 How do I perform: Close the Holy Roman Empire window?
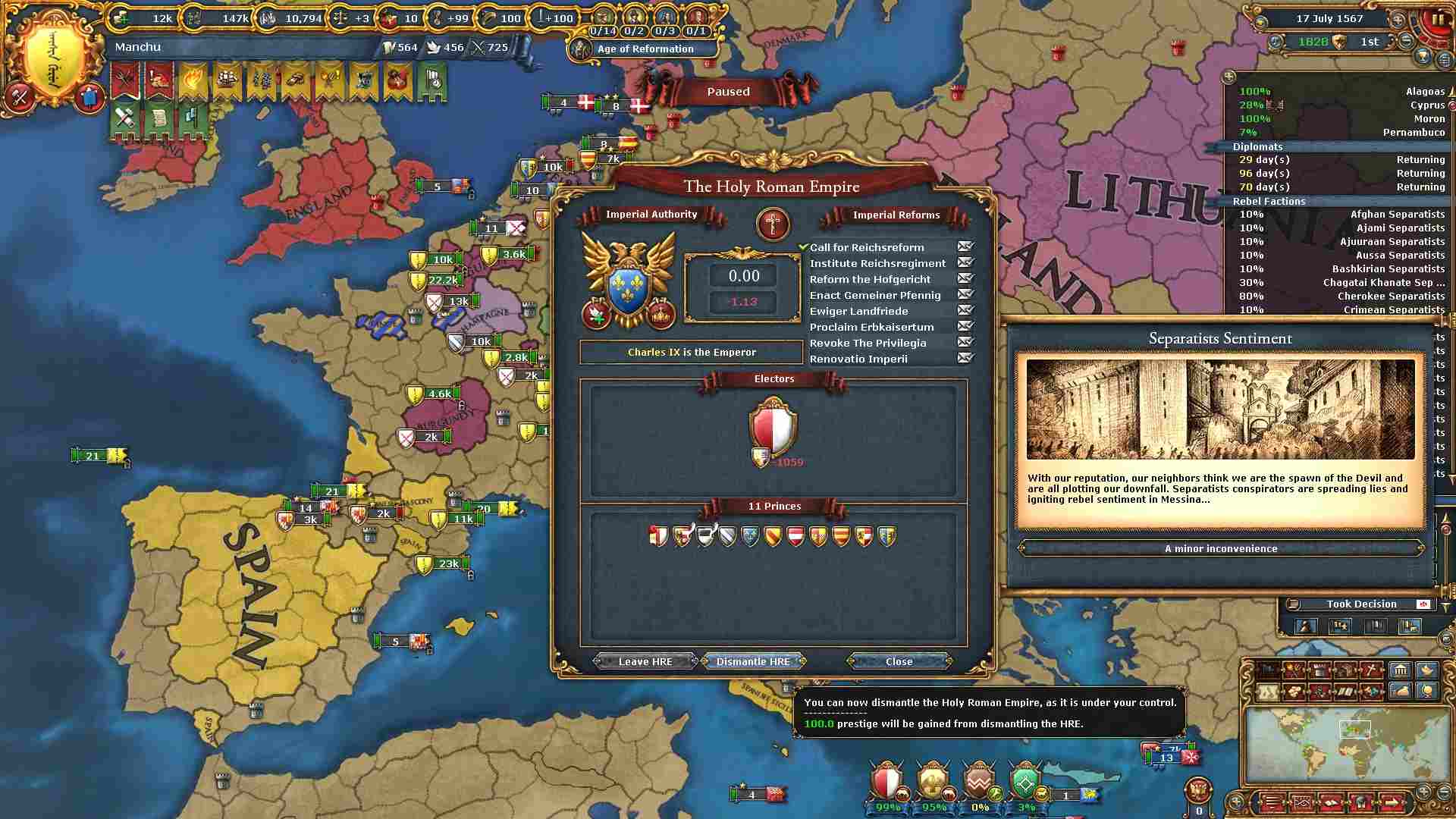(x=899, y=661)
